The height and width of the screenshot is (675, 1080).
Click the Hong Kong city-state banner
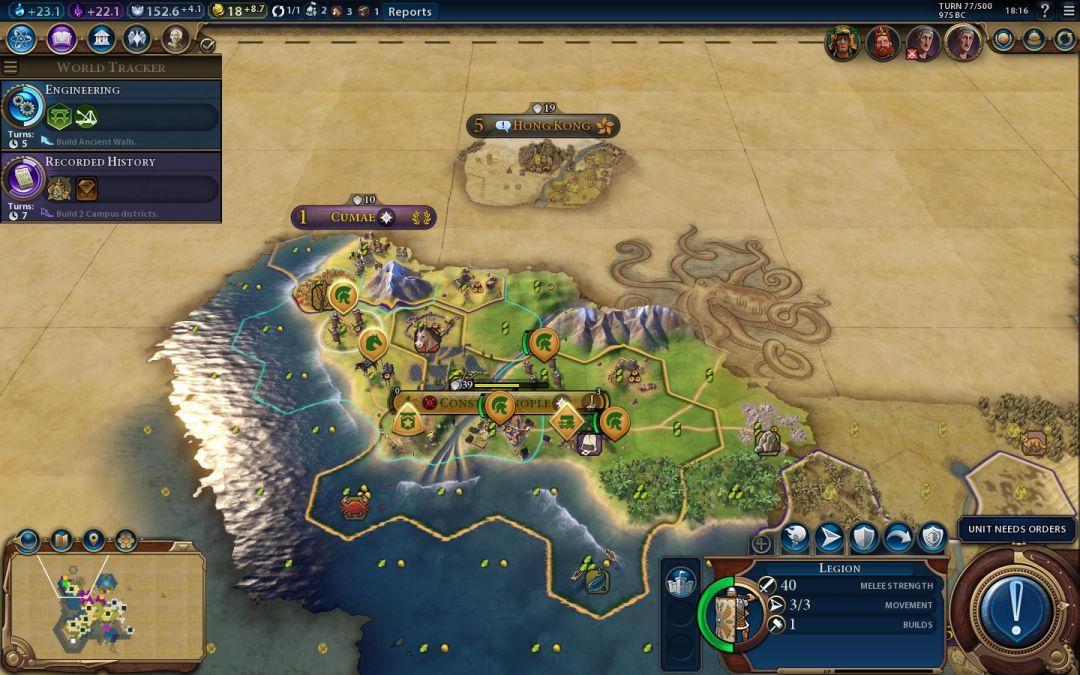tap(543, 126)
